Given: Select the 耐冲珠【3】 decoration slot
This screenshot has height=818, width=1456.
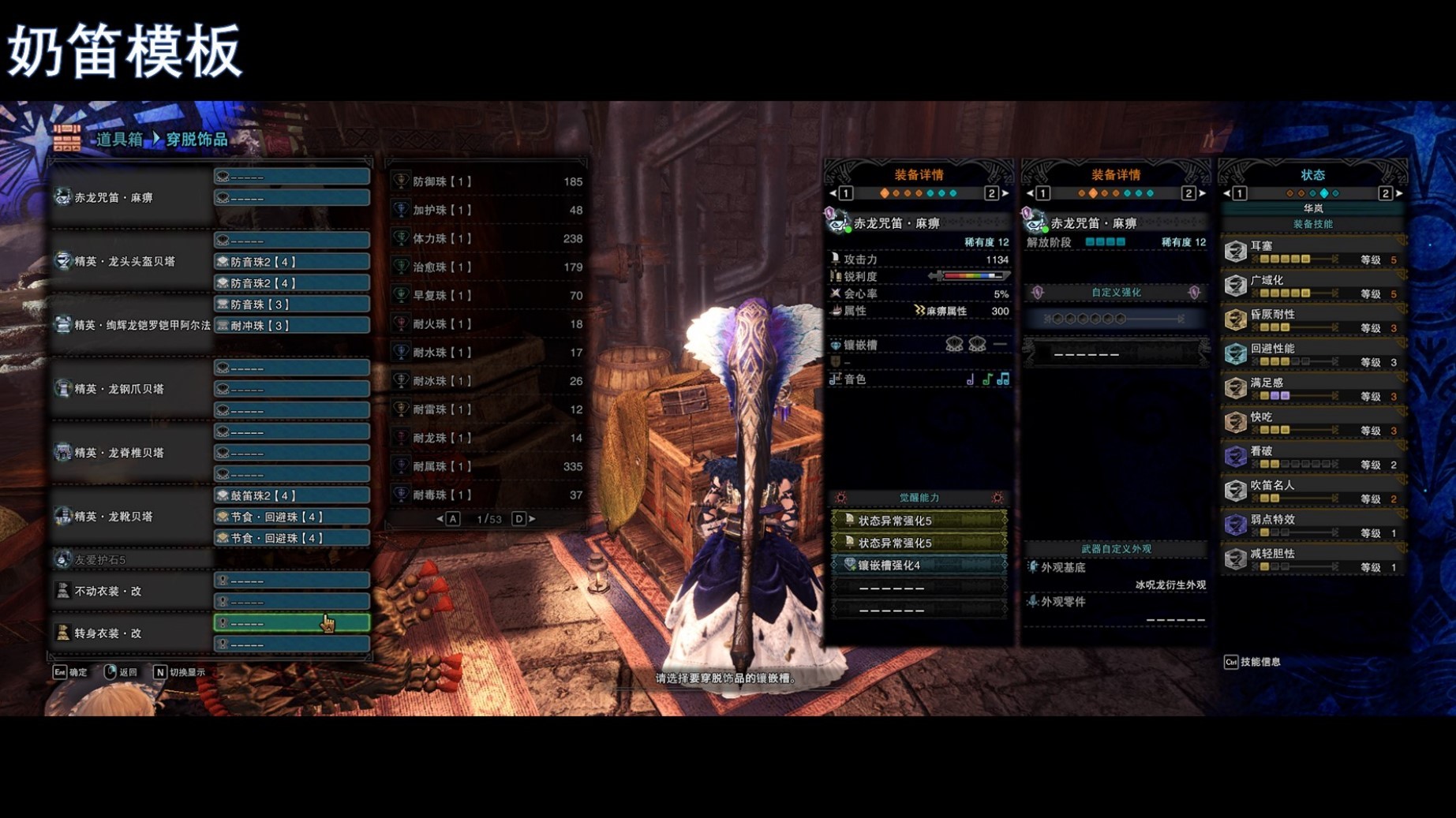Looking at the screenshot, I should (291, 326).
